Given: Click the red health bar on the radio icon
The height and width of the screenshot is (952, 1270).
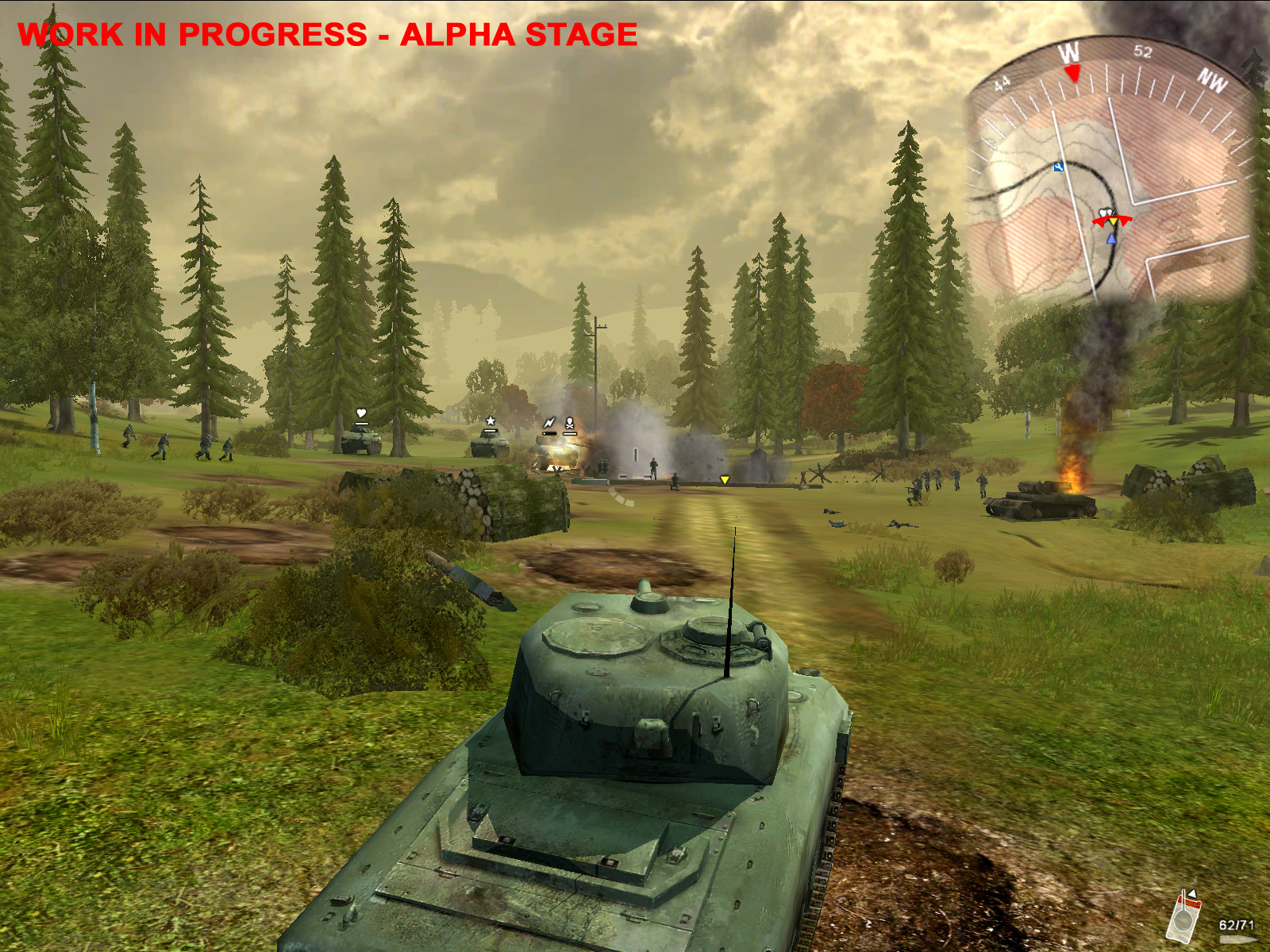Looking at the screenshot, I should [1188, 901].
